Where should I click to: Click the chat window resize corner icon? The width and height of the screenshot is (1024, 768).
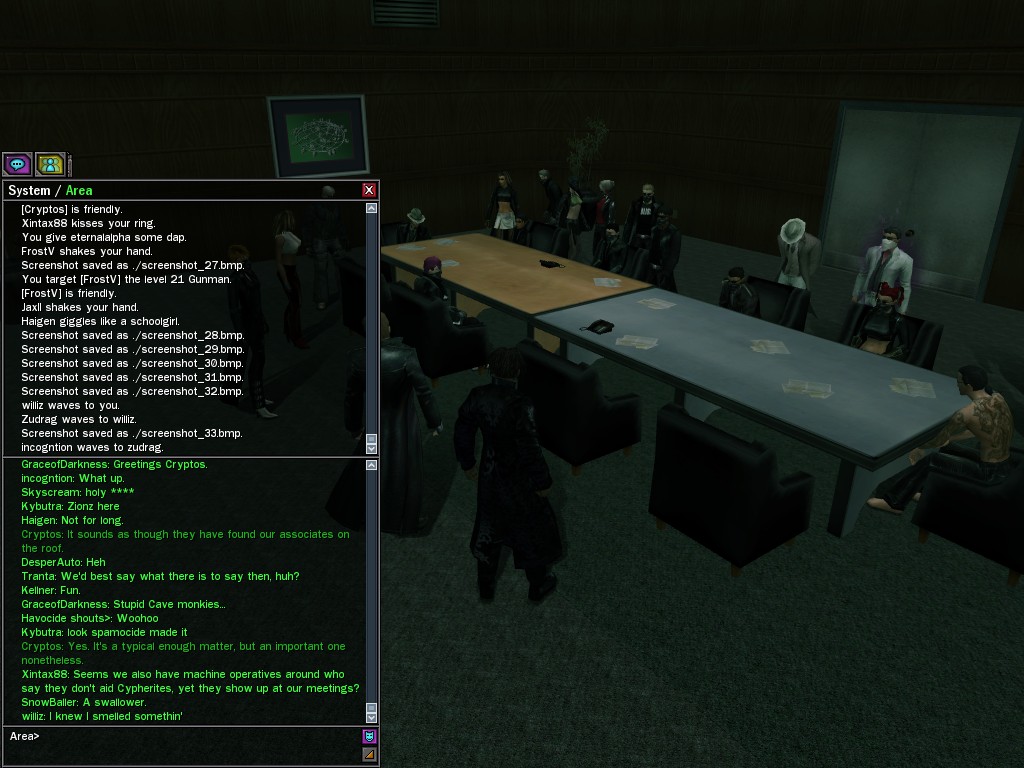tap(369, 755)
